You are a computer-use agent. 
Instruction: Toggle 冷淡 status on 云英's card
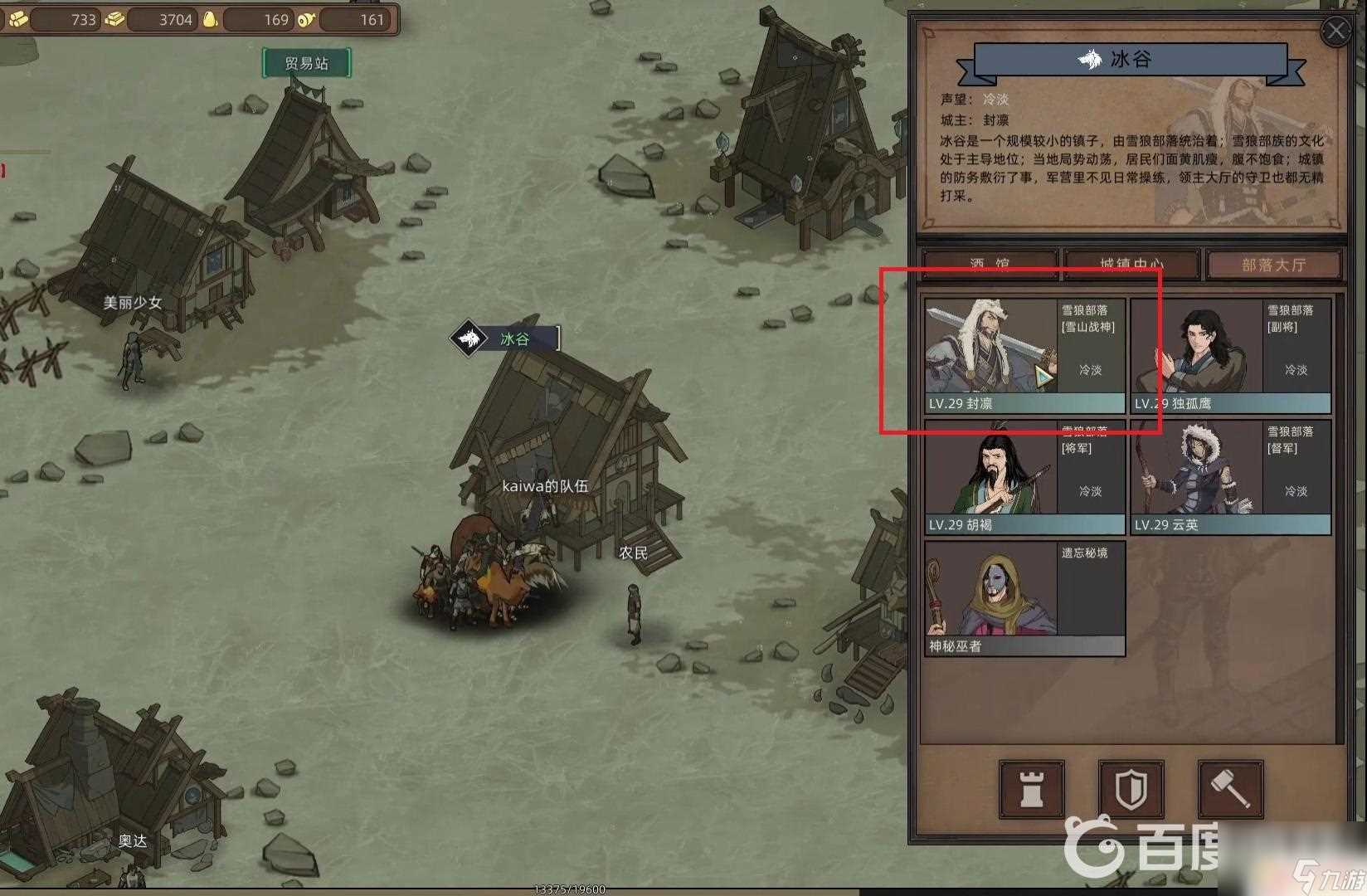(1296, 491)
